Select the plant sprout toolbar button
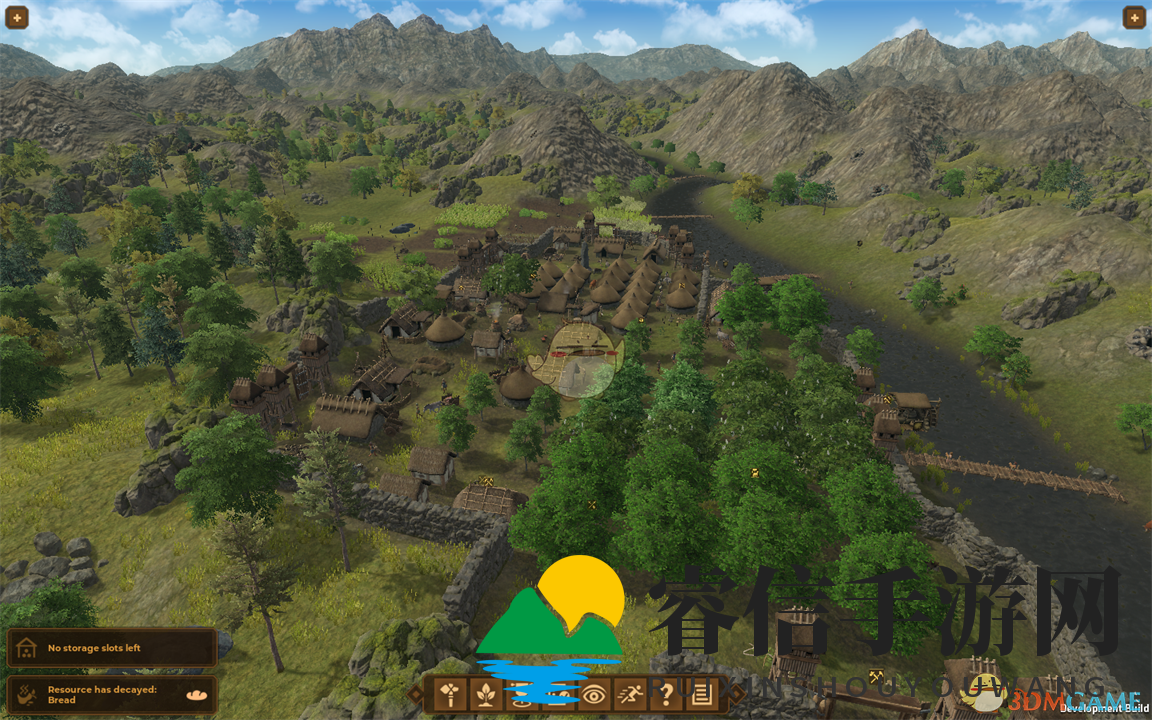This screenshot has width=1152, height=720. click(x=484, y=693)
